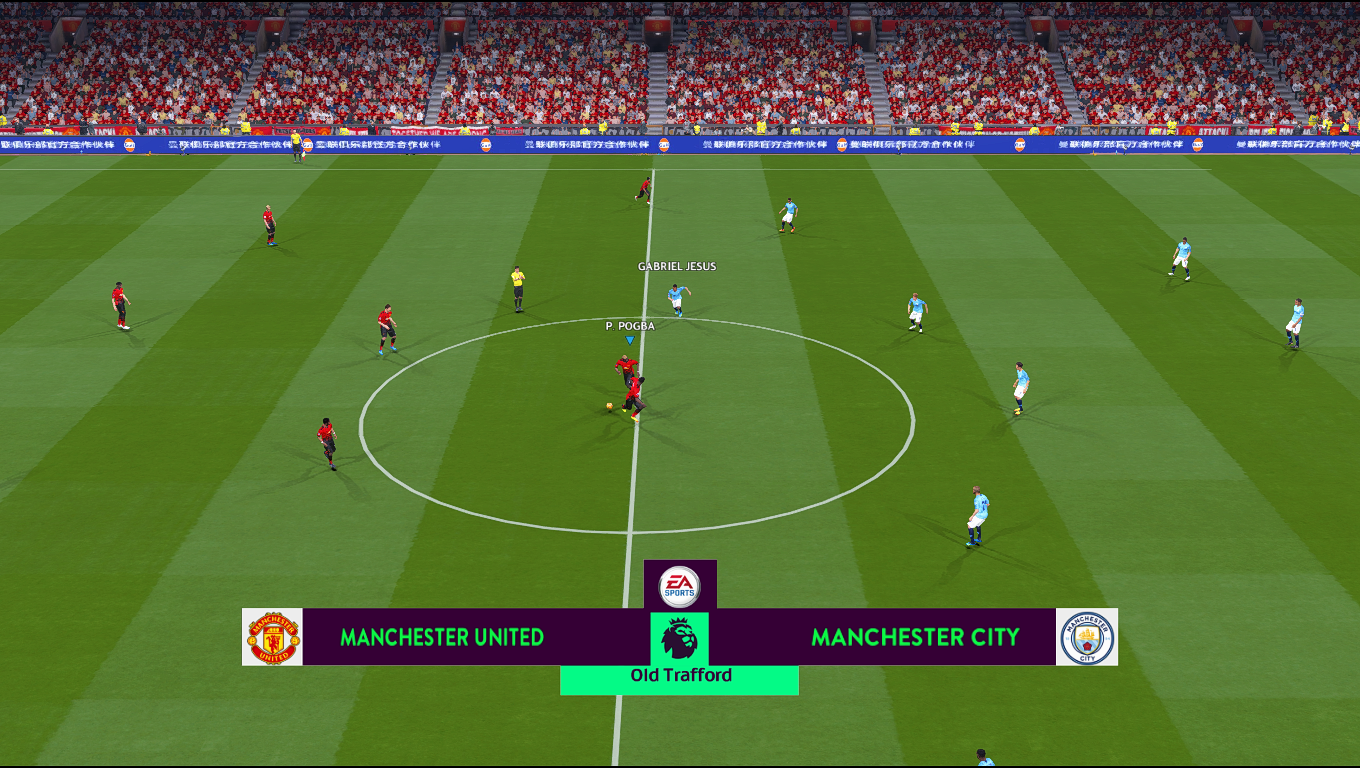Select the Premier League lion logo
Image resolution: width=1360 pixels, height=768 pixels.
pyautogui.click(x=680, y=638)
